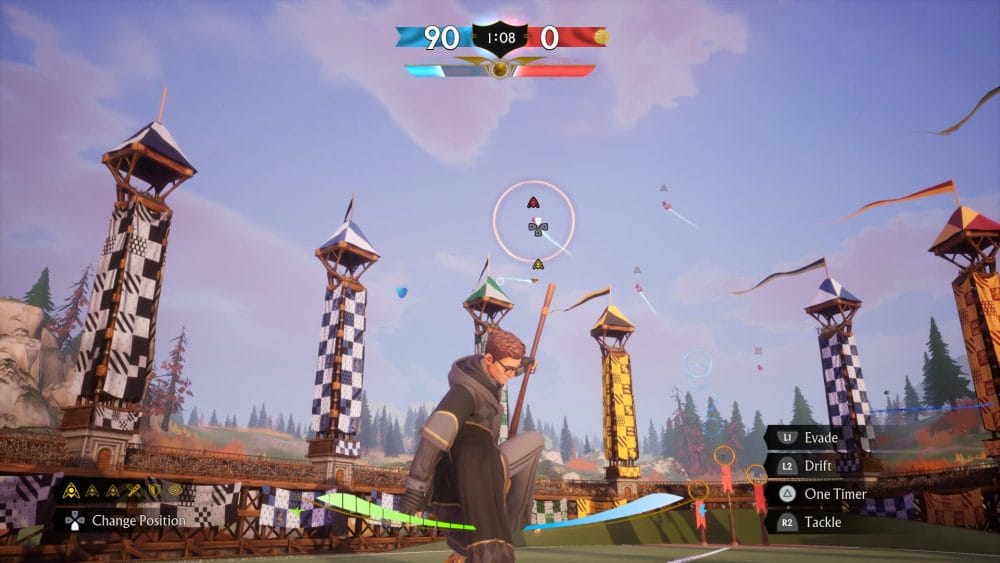
Task: Select the highlighted active Chaser position icon
Action: tap(71, 491)
